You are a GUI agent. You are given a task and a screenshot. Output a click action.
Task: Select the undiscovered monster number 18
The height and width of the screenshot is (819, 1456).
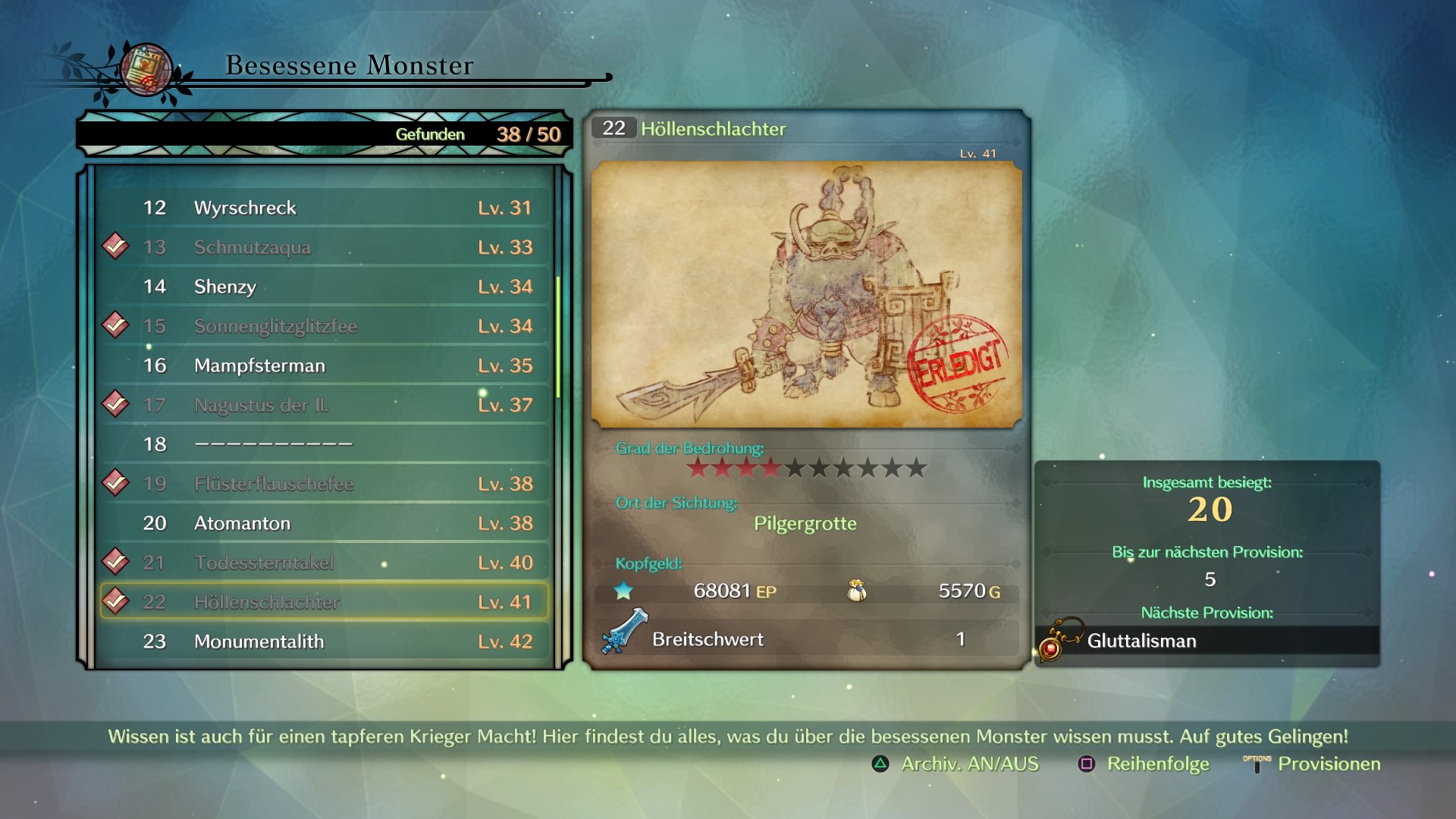(325, 444)
